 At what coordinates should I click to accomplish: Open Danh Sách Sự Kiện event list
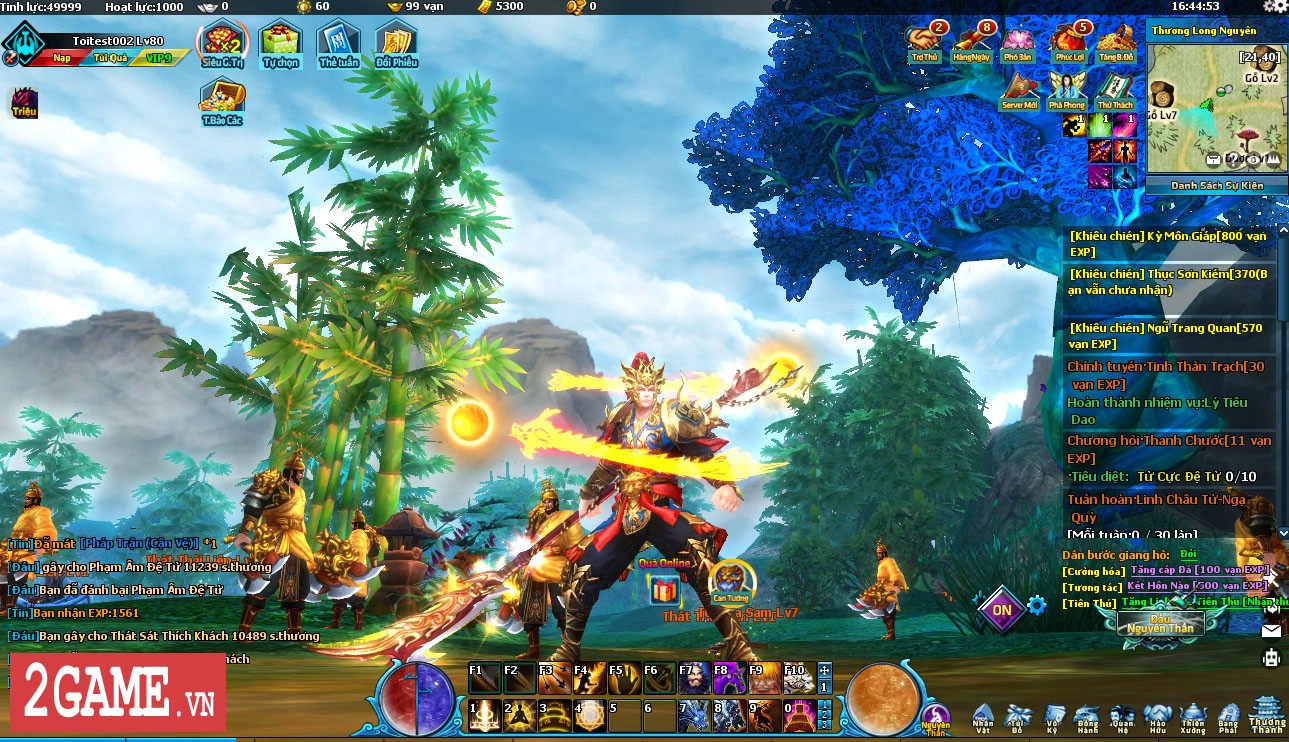[x=1216, y=186]
